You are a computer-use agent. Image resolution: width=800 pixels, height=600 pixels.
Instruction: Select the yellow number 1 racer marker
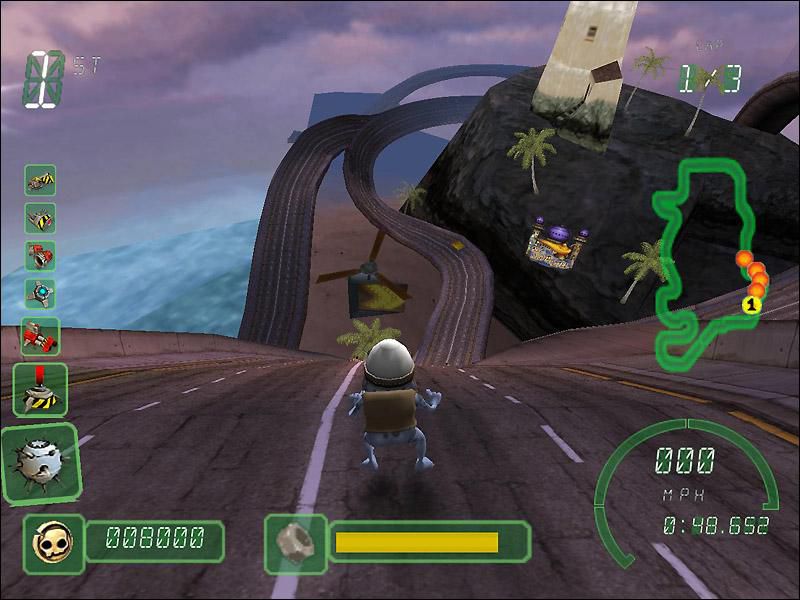[748, 304]
